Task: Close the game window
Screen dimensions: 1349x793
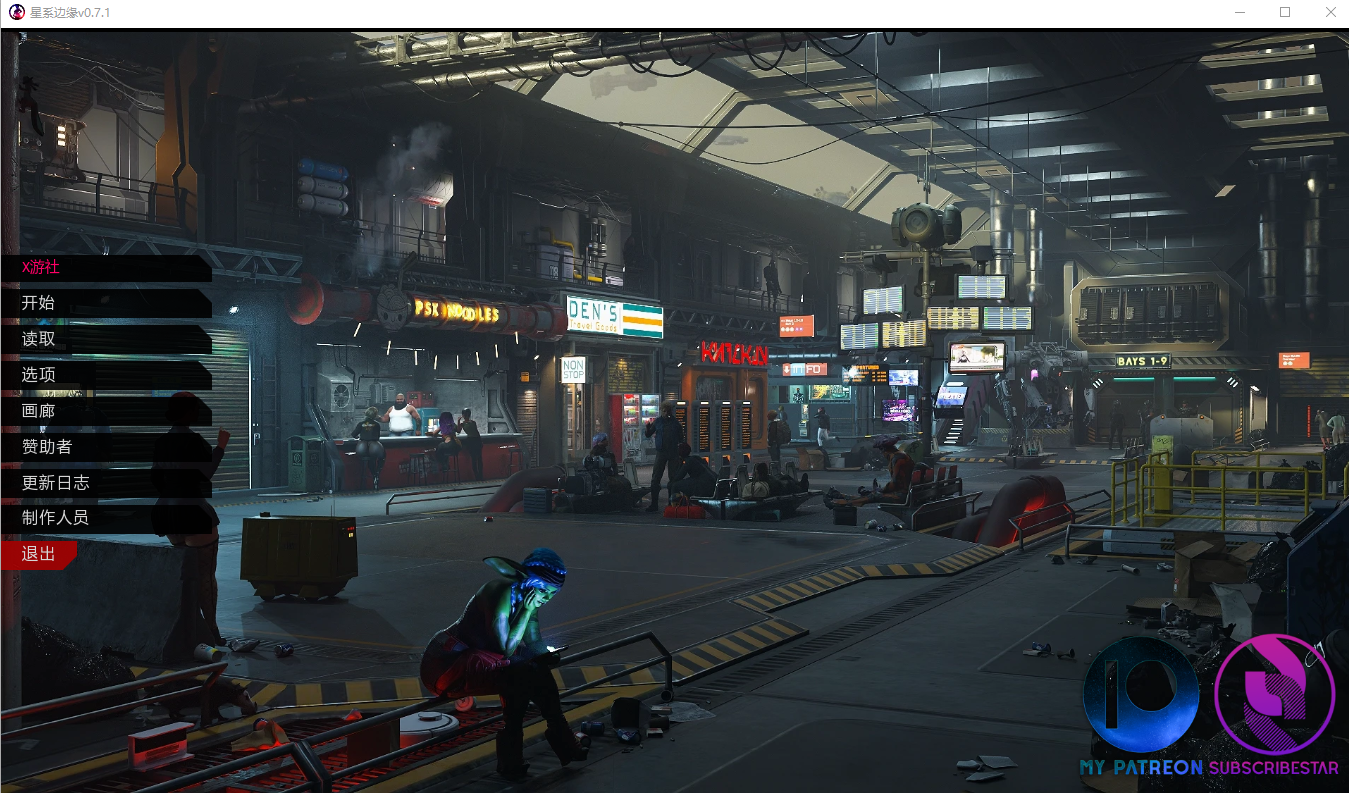Action: 1330,13
